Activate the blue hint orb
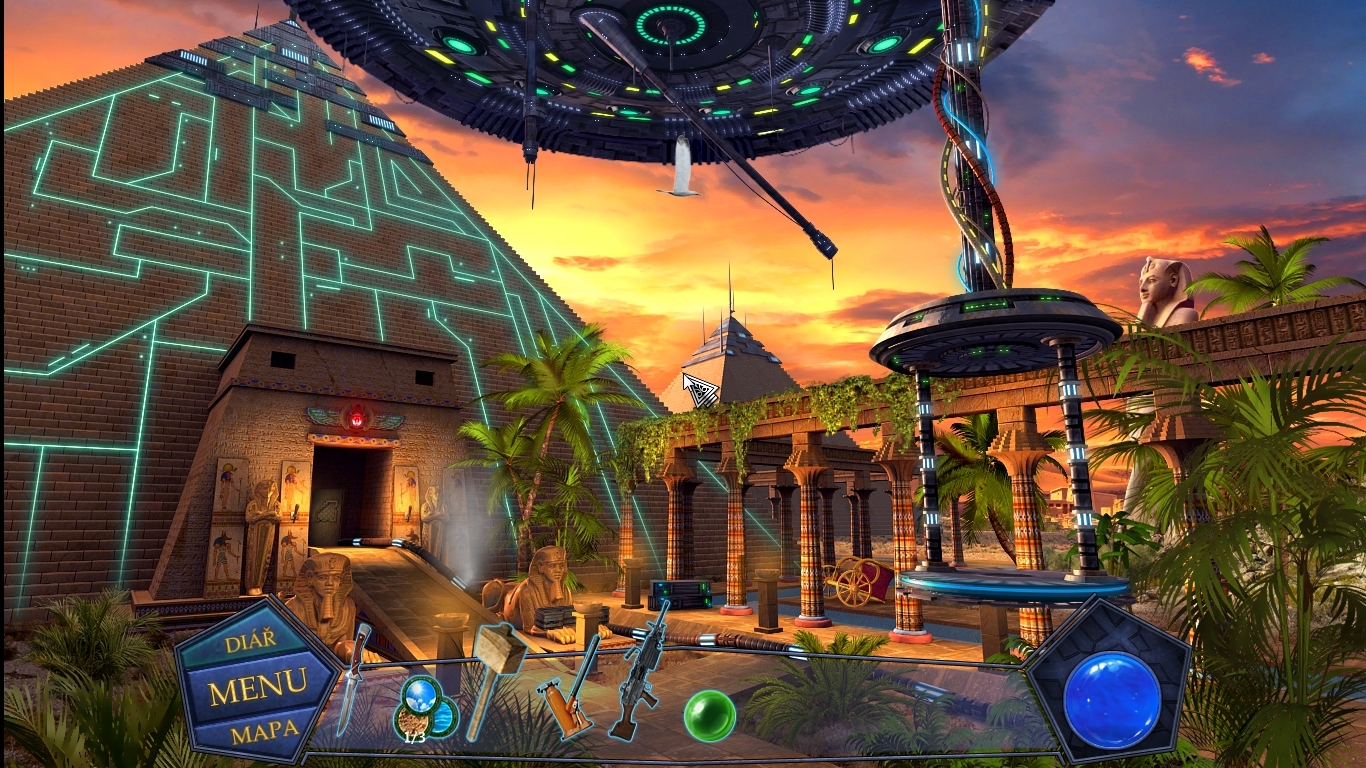Viewport: 1366px width, 768px height. (x=1112, y=699)
